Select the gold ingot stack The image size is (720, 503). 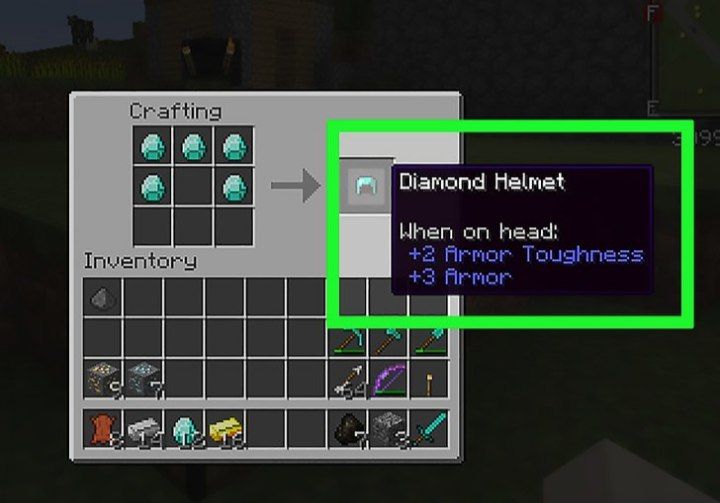[226, 429]
